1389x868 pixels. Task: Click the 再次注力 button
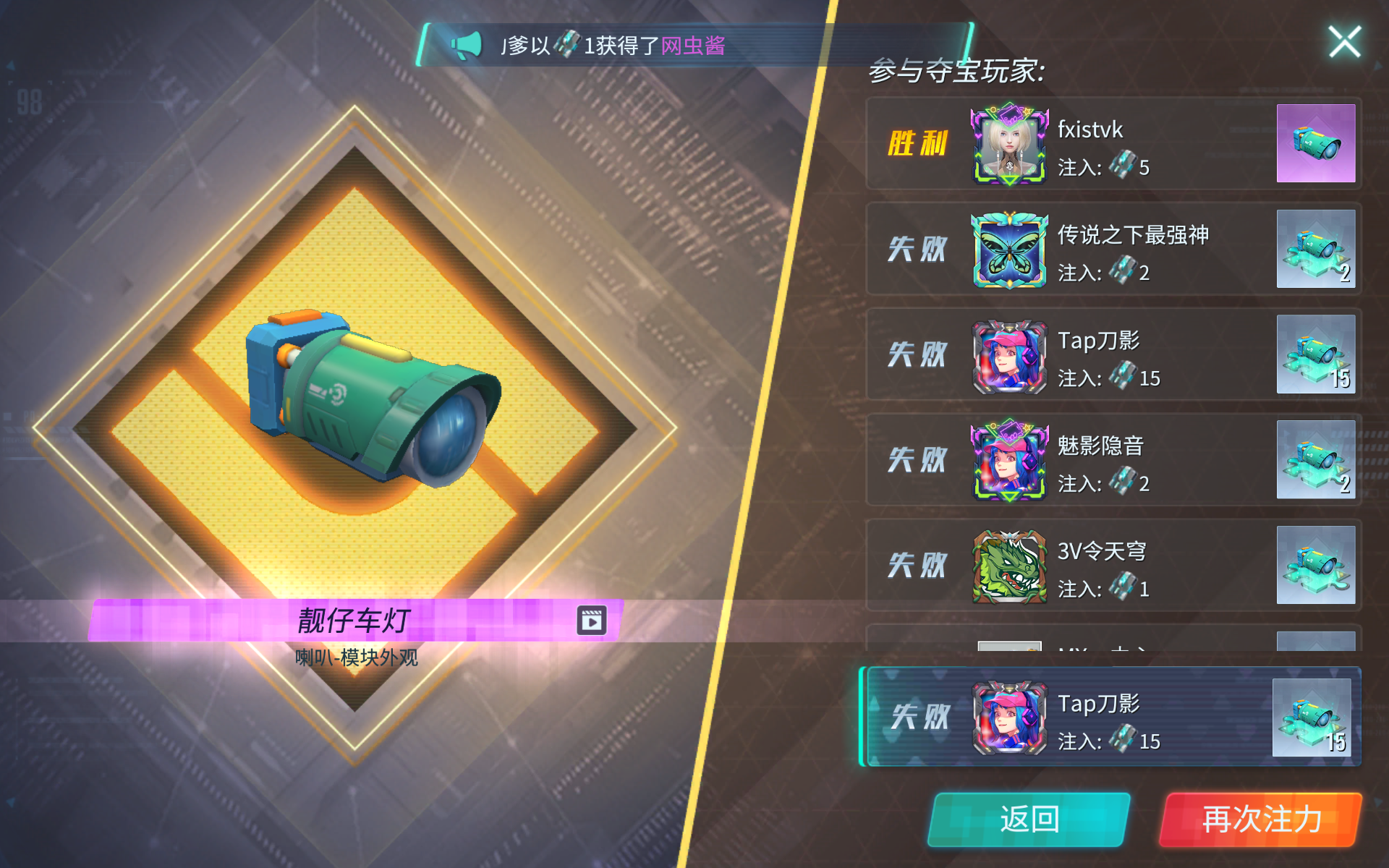[1259, 818]
